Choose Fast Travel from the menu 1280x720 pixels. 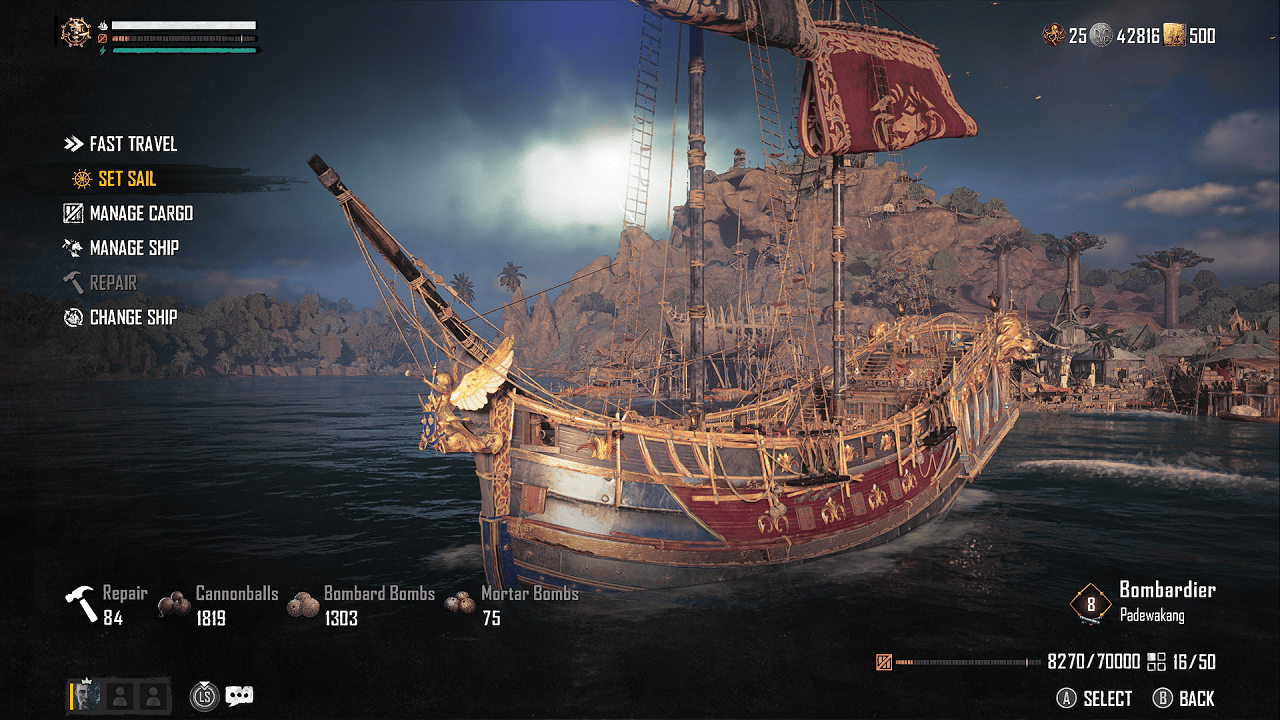pos(132,144)
